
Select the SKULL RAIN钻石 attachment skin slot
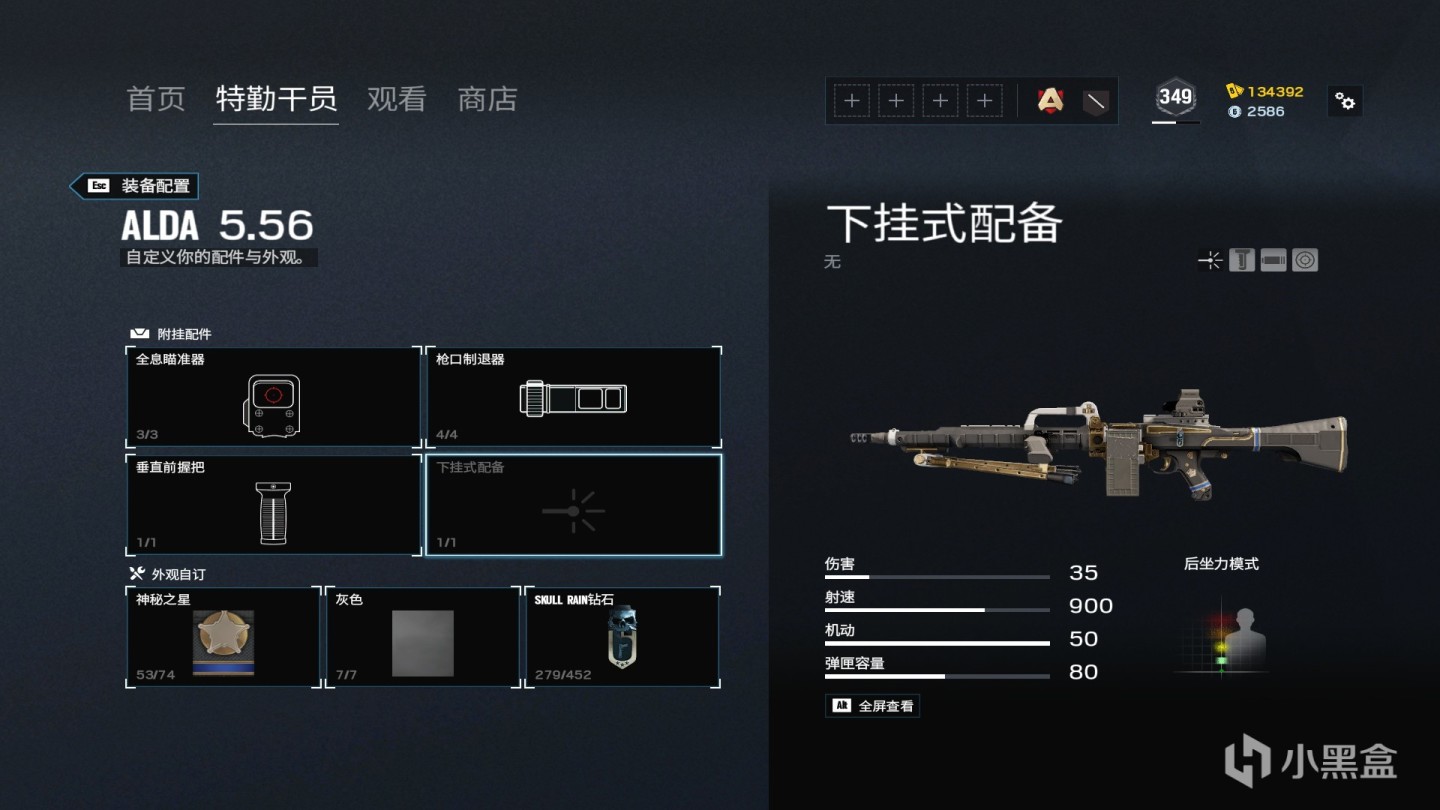click(x=622, y=637)
